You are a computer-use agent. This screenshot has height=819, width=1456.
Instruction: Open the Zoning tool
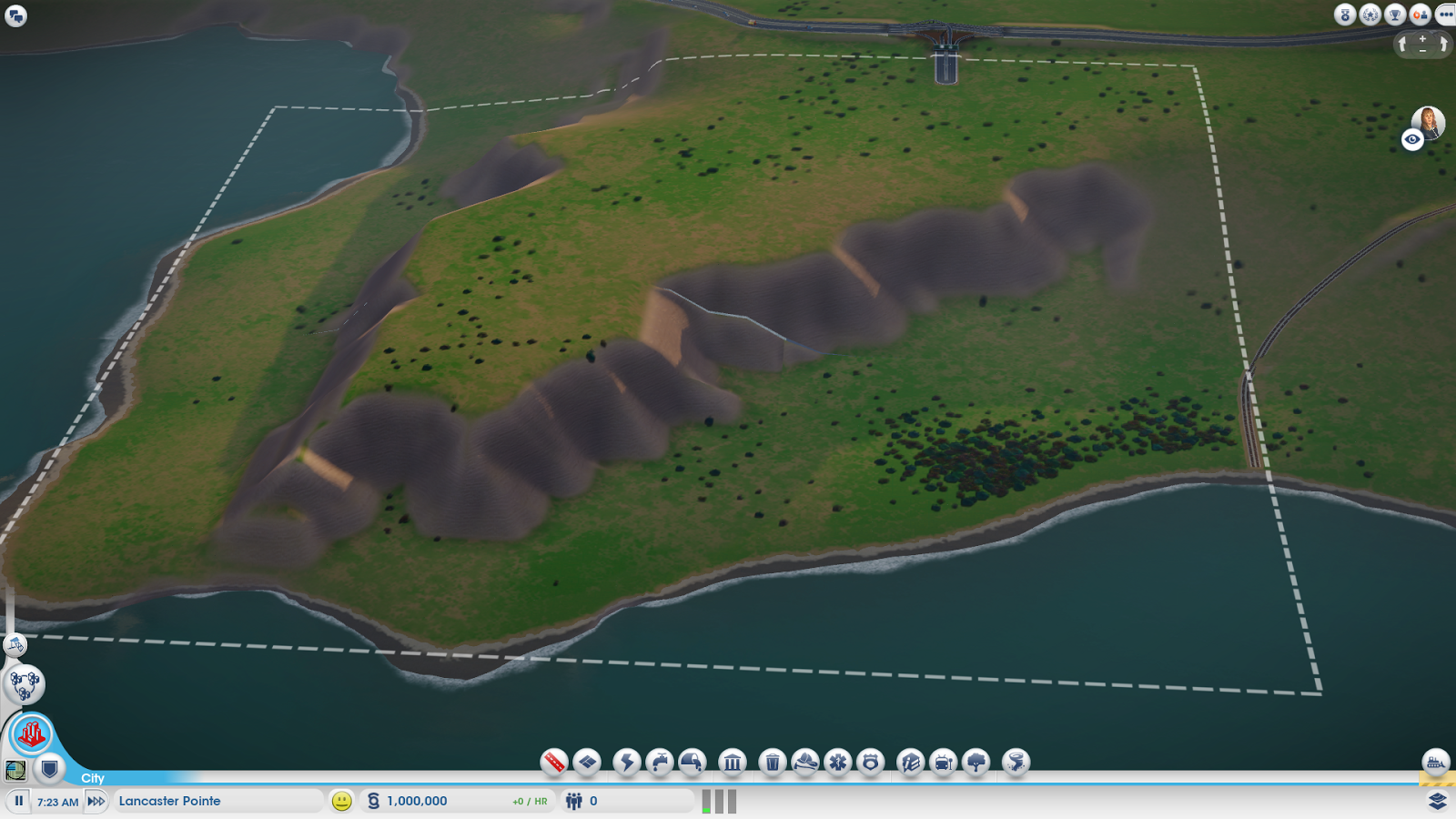587,764
